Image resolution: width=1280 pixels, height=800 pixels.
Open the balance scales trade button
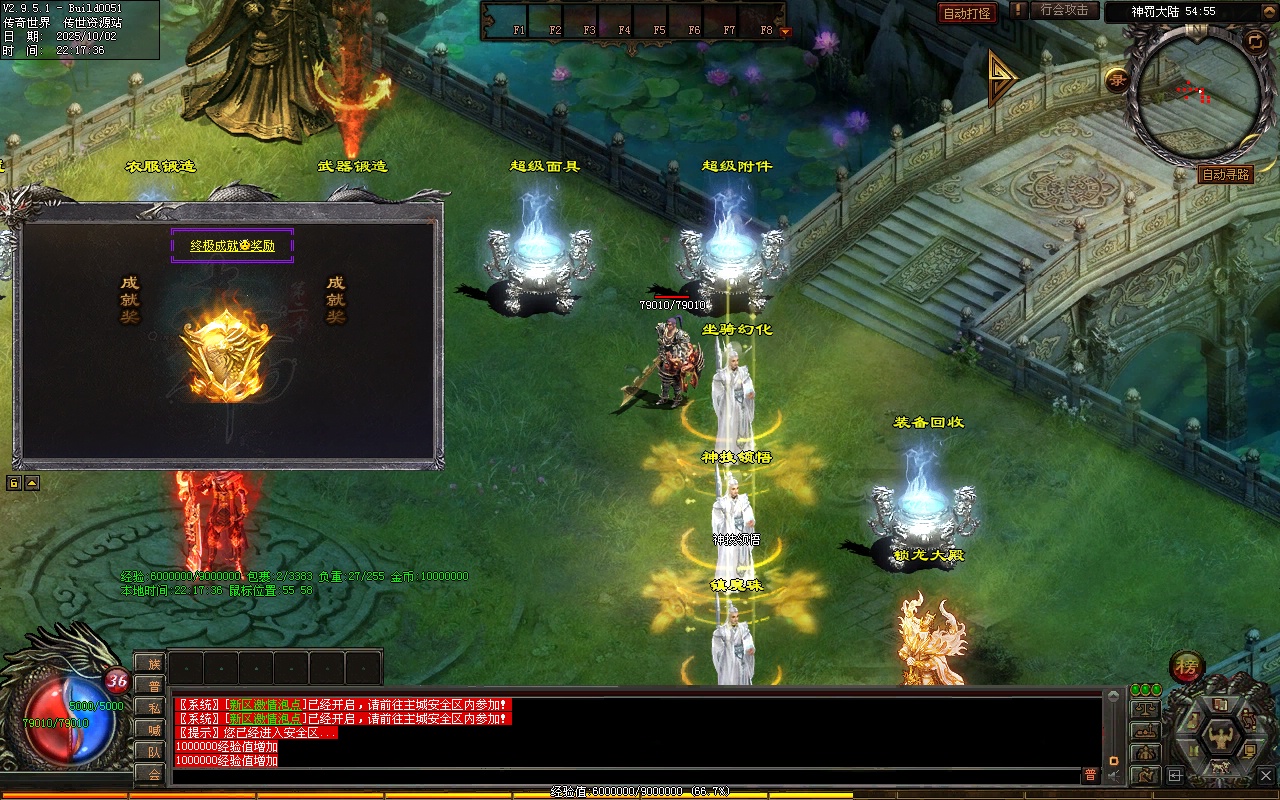click(1145, 709)
